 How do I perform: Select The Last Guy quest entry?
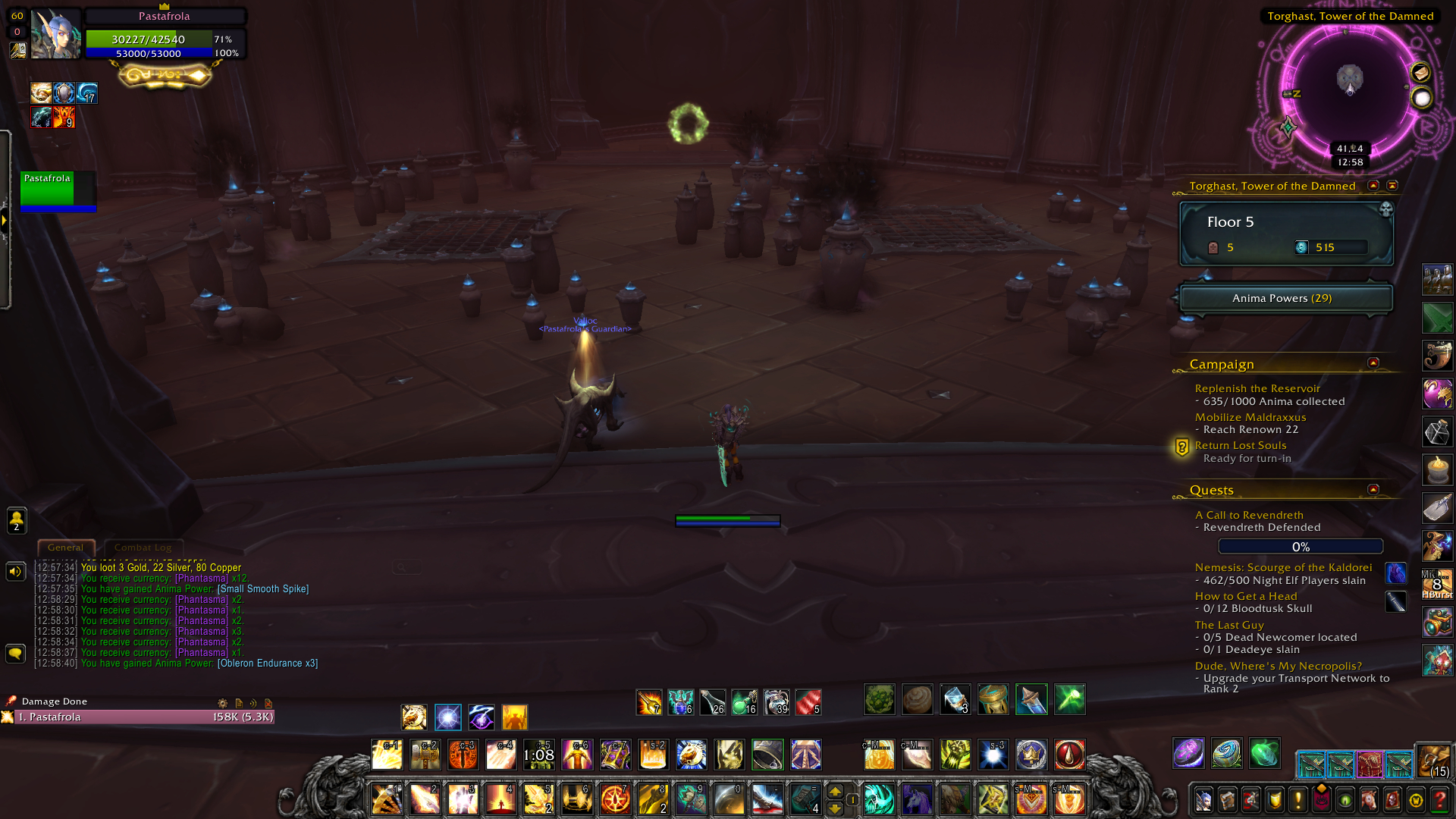click(1228, 625)
